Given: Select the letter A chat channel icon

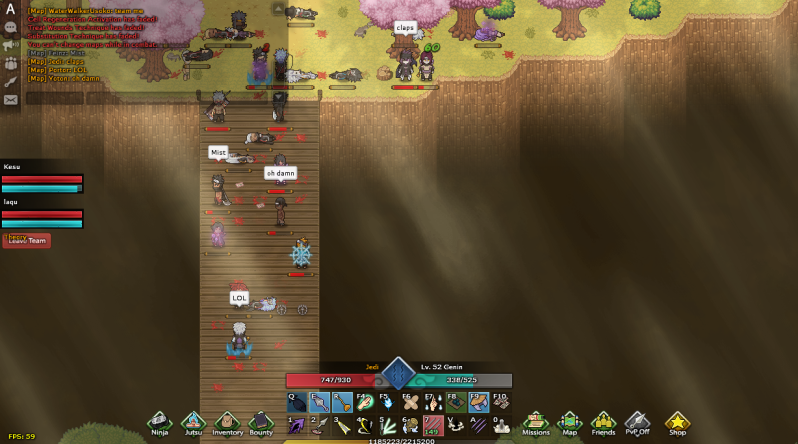Looking at the screenshot, I should [x=10, y=9].
